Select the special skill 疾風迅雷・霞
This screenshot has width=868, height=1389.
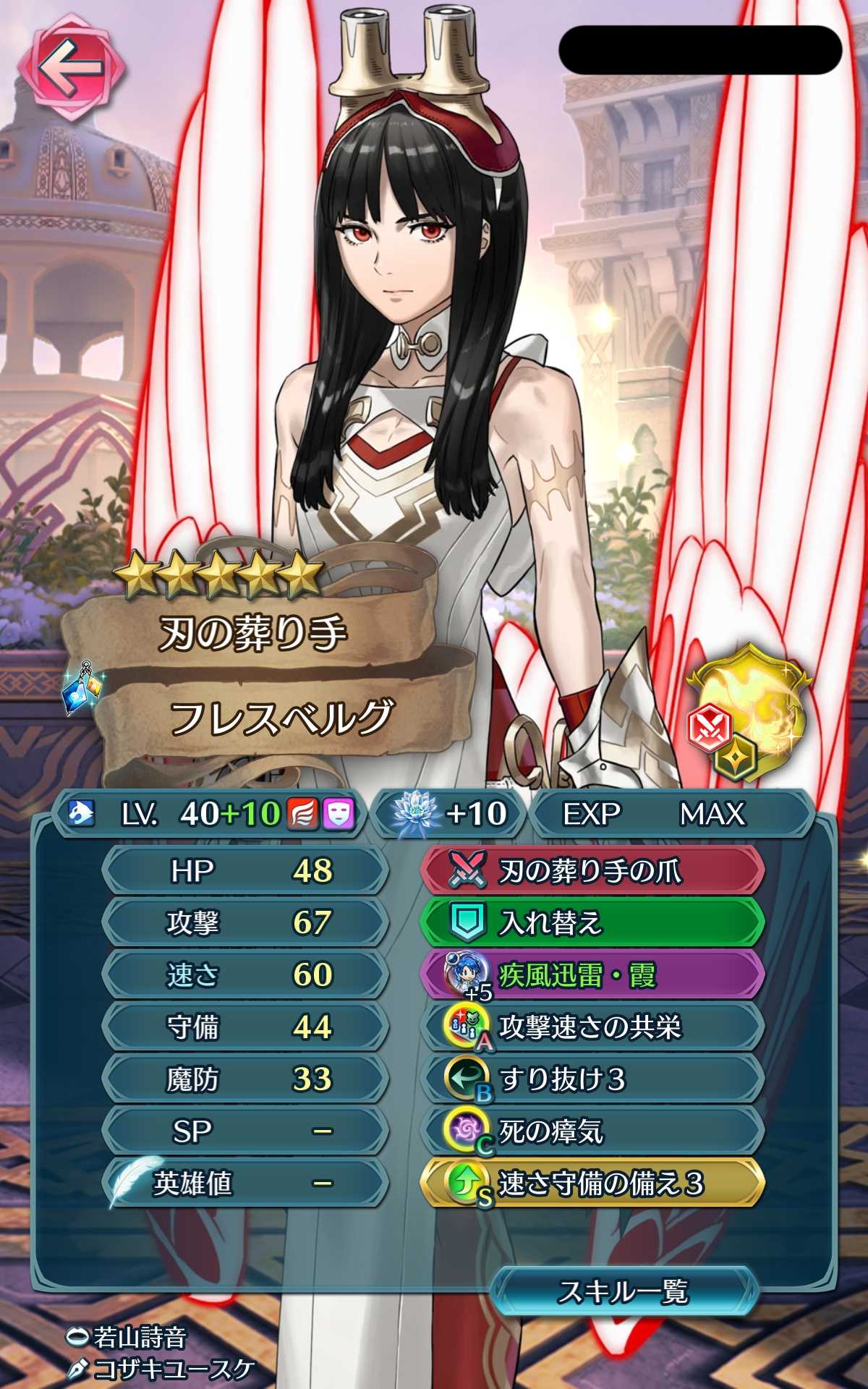tap(592, 975)
